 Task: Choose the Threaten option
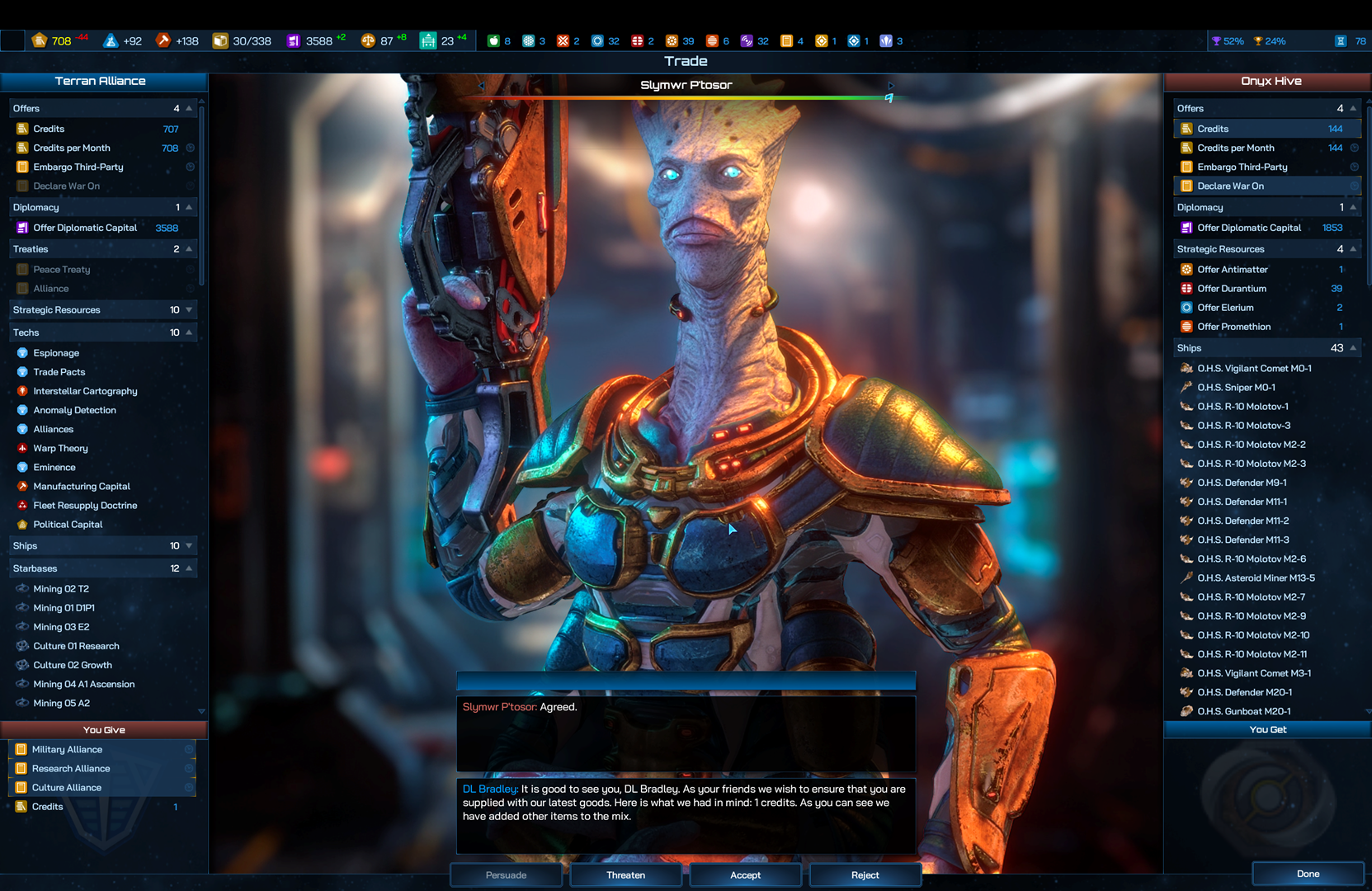tap(625, 875)
